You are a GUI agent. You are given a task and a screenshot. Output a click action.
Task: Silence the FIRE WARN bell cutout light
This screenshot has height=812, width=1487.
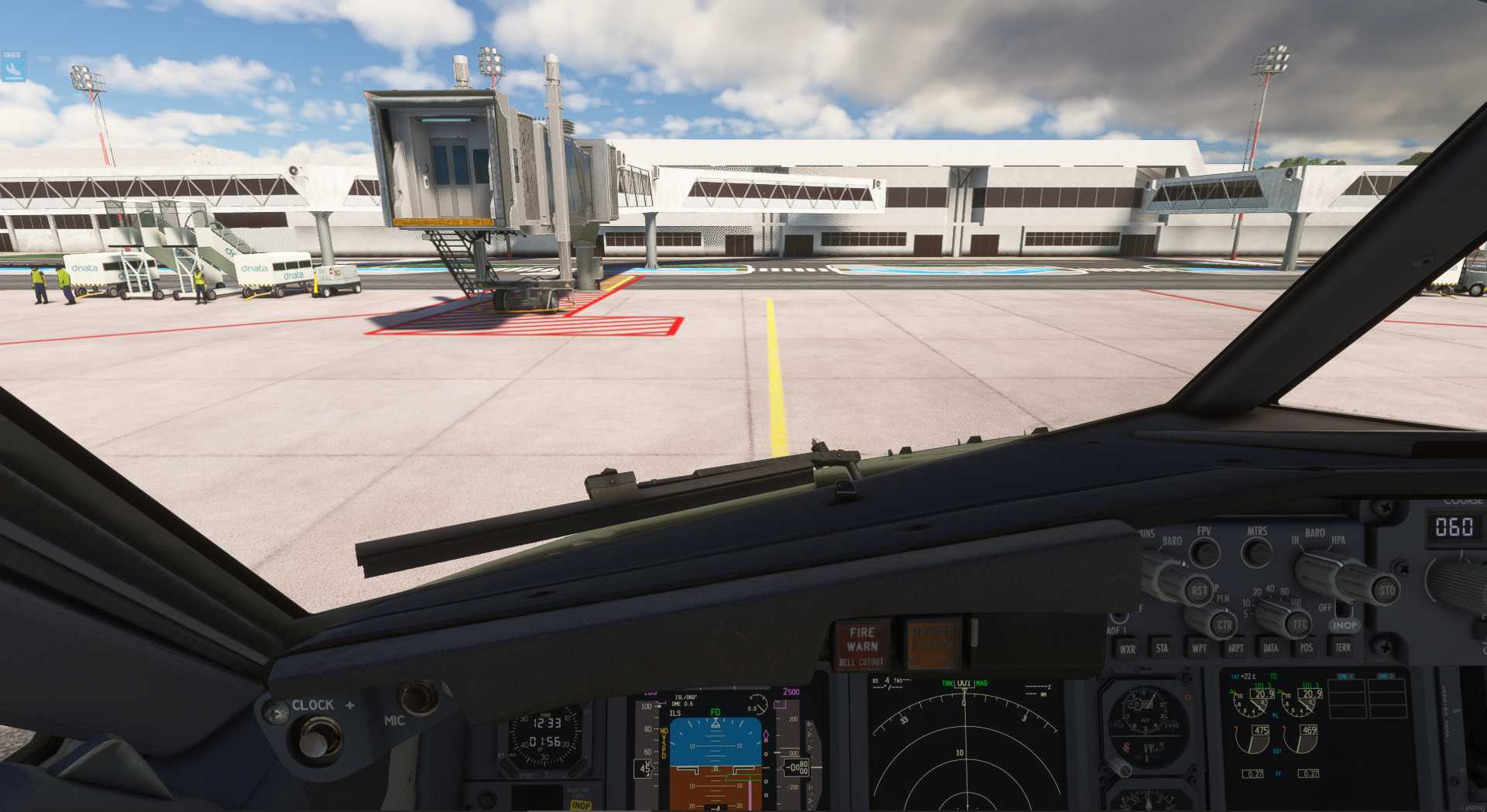(x=862, y=645)
